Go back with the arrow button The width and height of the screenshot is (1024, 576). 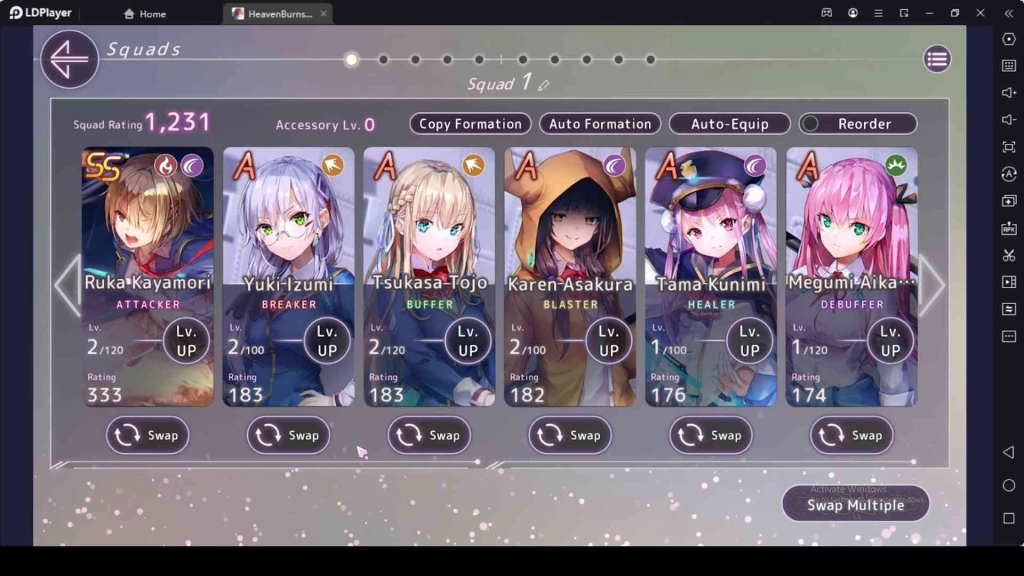pyautogui.click(x=69, y=59)
